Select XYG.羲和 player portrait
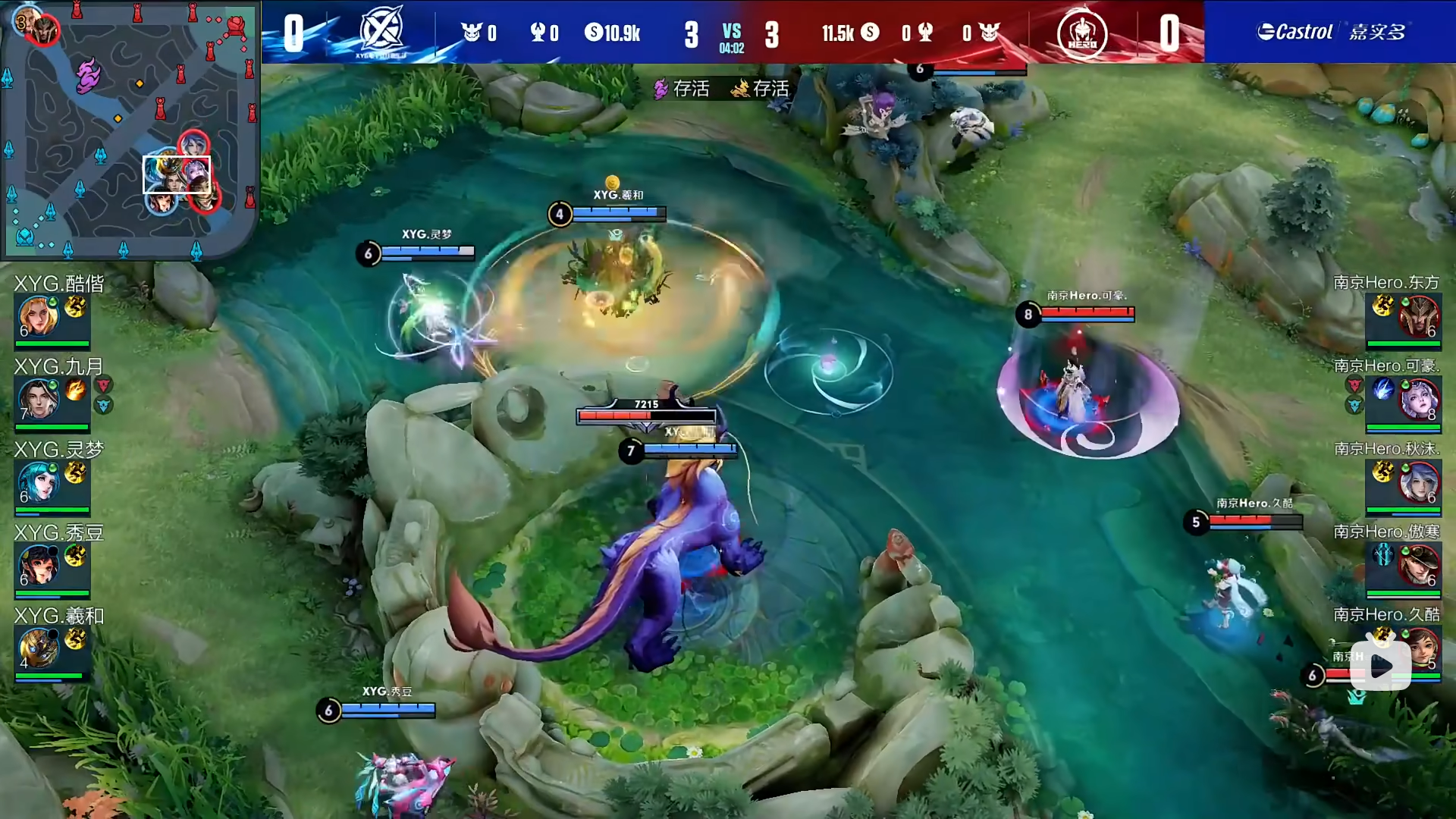 click(x=38, y=648)
